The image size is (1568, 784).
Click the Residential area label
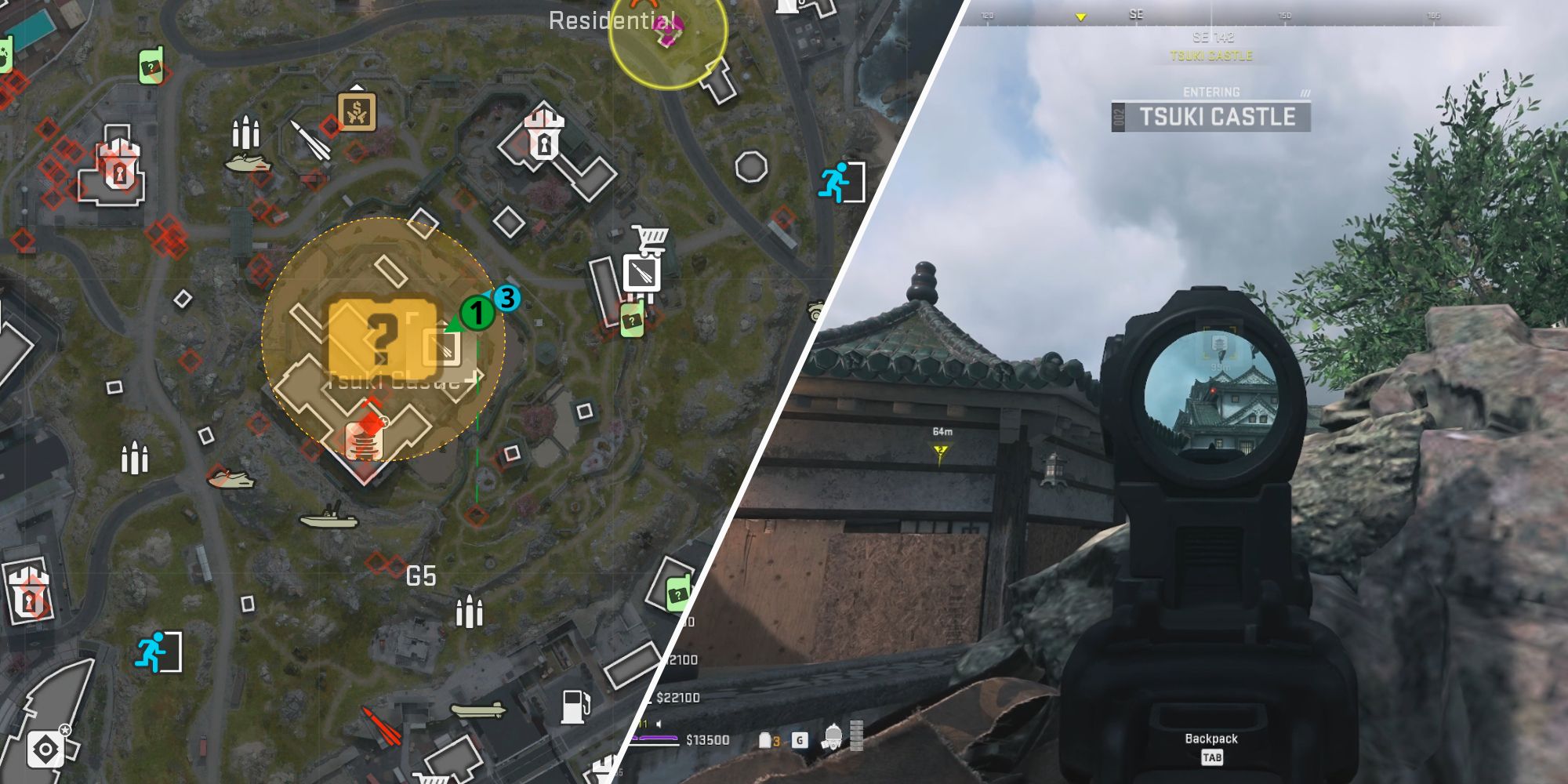[x=612, y=22]
